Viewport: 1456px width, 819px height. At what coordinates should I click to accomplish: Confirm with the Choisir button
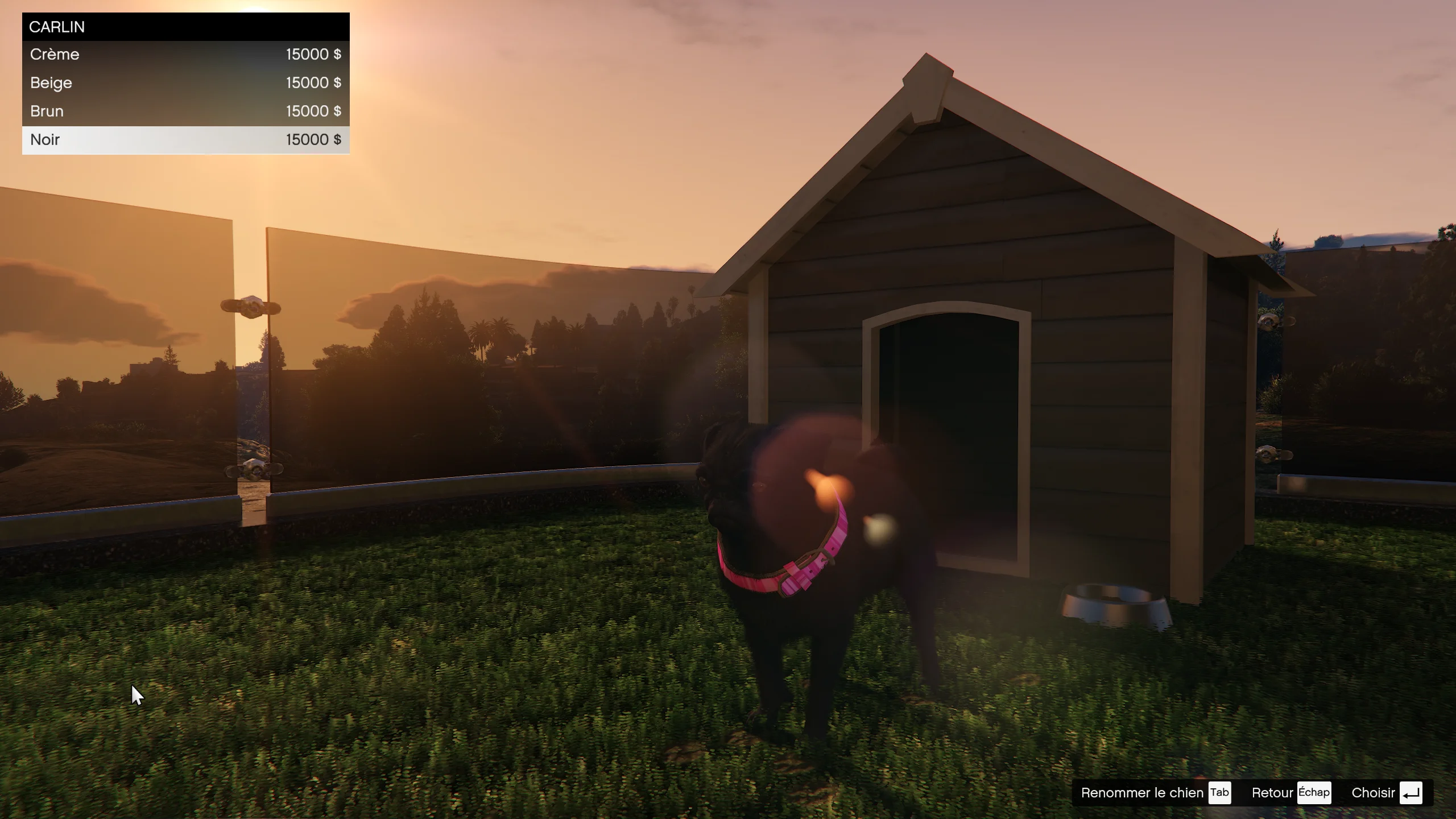click(x=1387, y=793)
